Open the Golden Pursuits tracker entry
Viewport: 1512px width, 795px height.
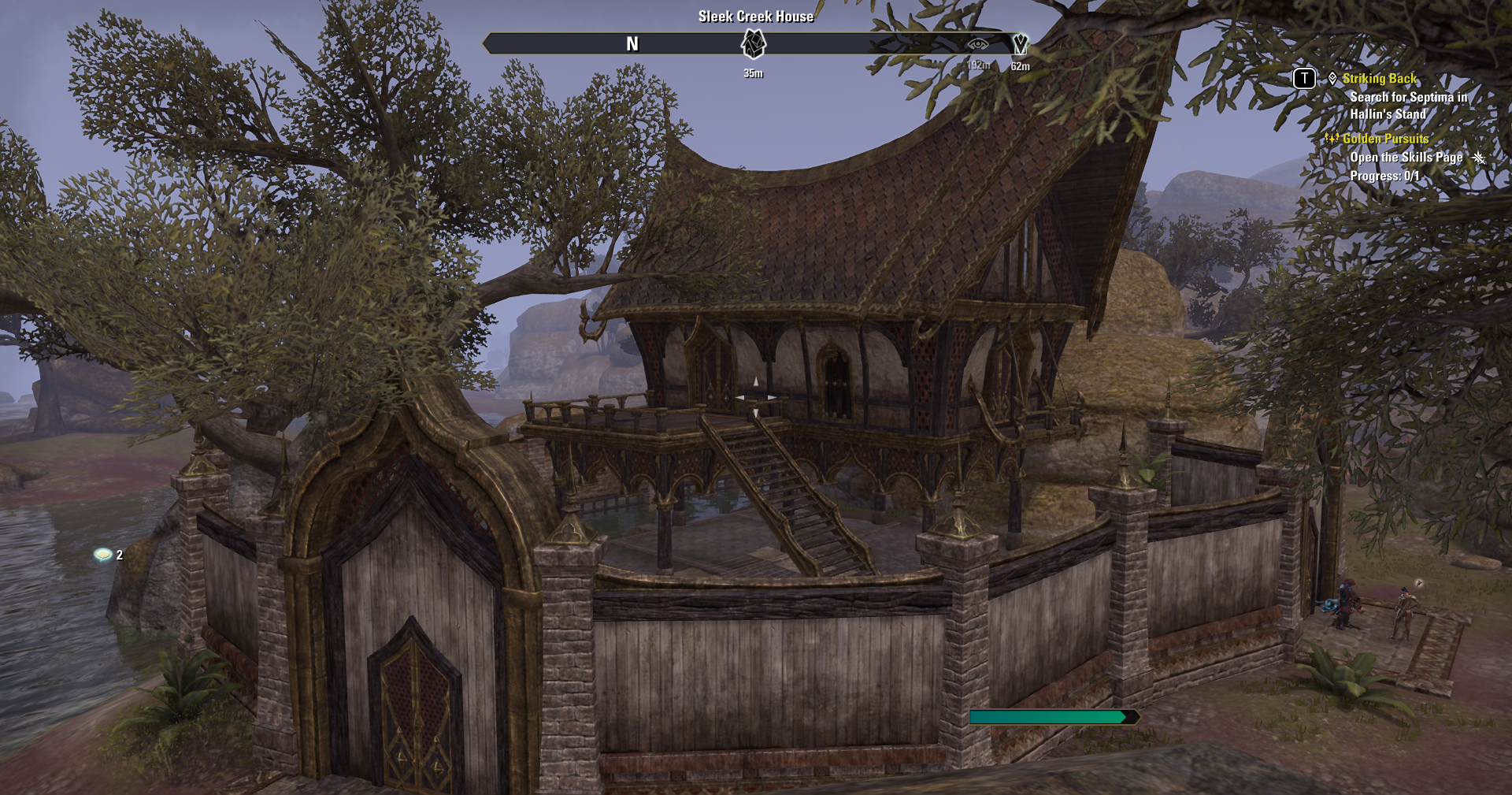(1385, 139)
